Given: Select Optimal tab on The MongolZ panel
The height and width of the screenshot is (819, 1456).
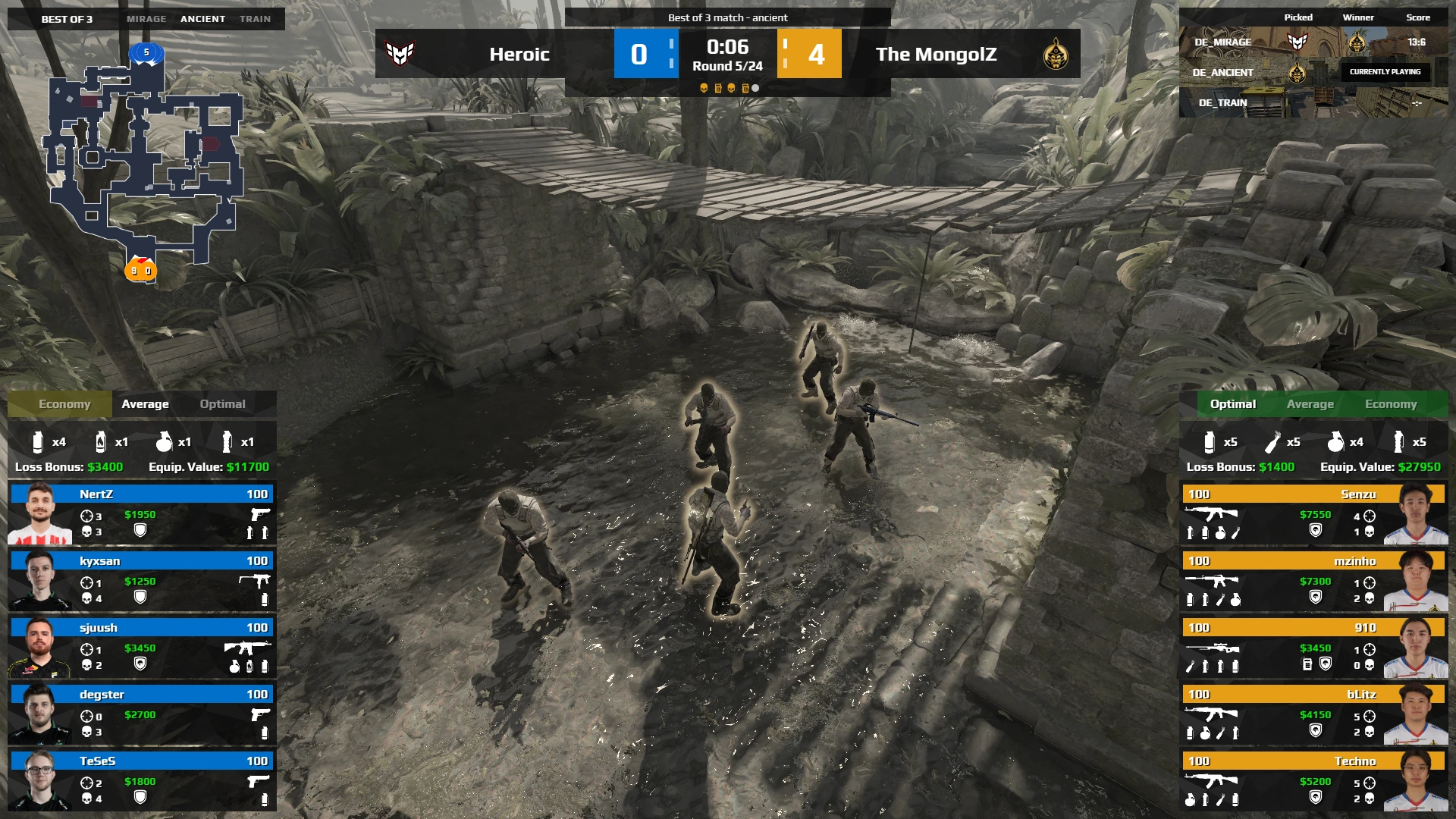Looking at the screenshot, I should click(x=1232, y=404).
